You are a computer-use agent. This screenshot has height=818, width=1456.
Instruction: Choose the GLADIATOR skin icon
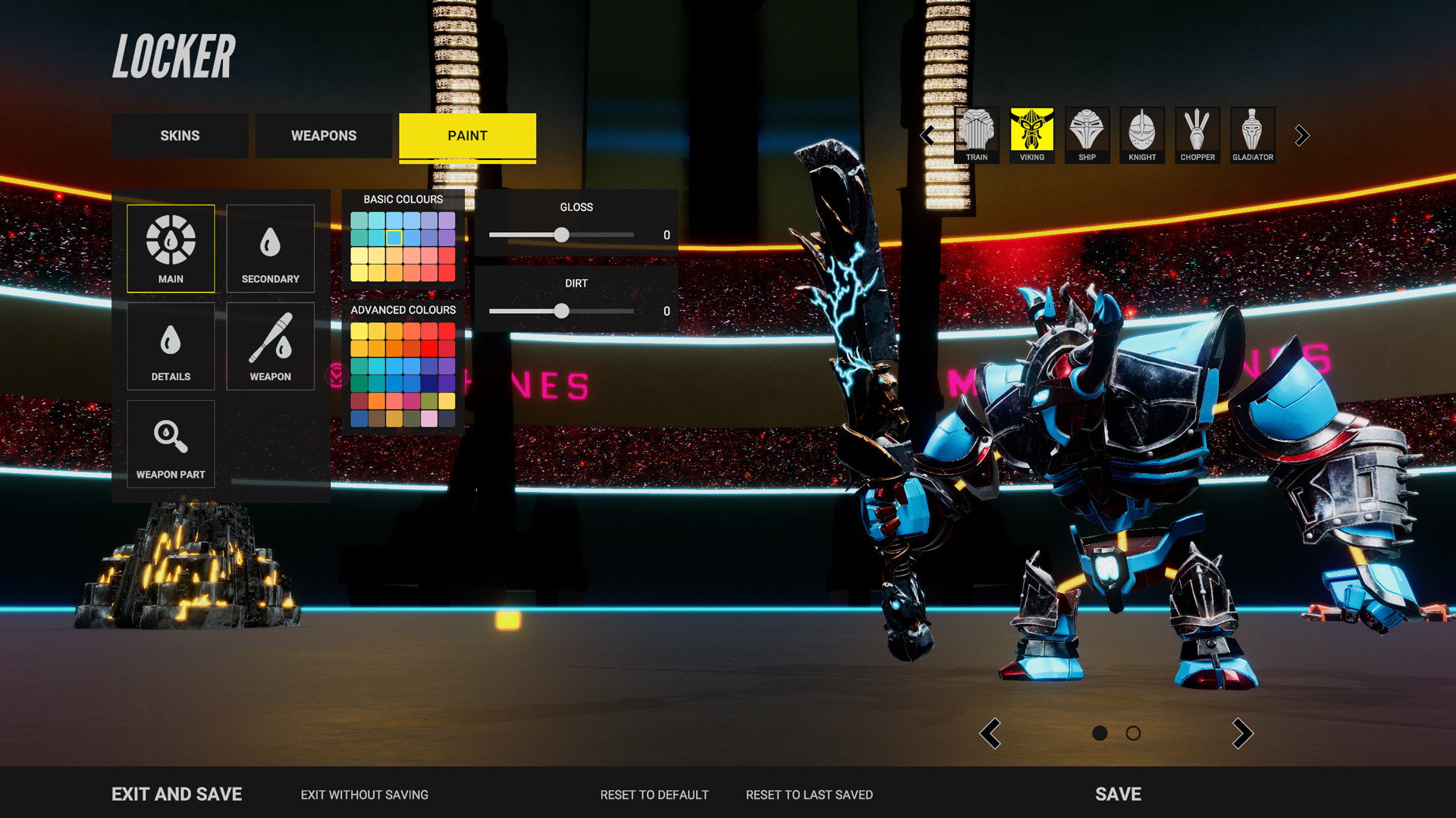point(1253,135)
